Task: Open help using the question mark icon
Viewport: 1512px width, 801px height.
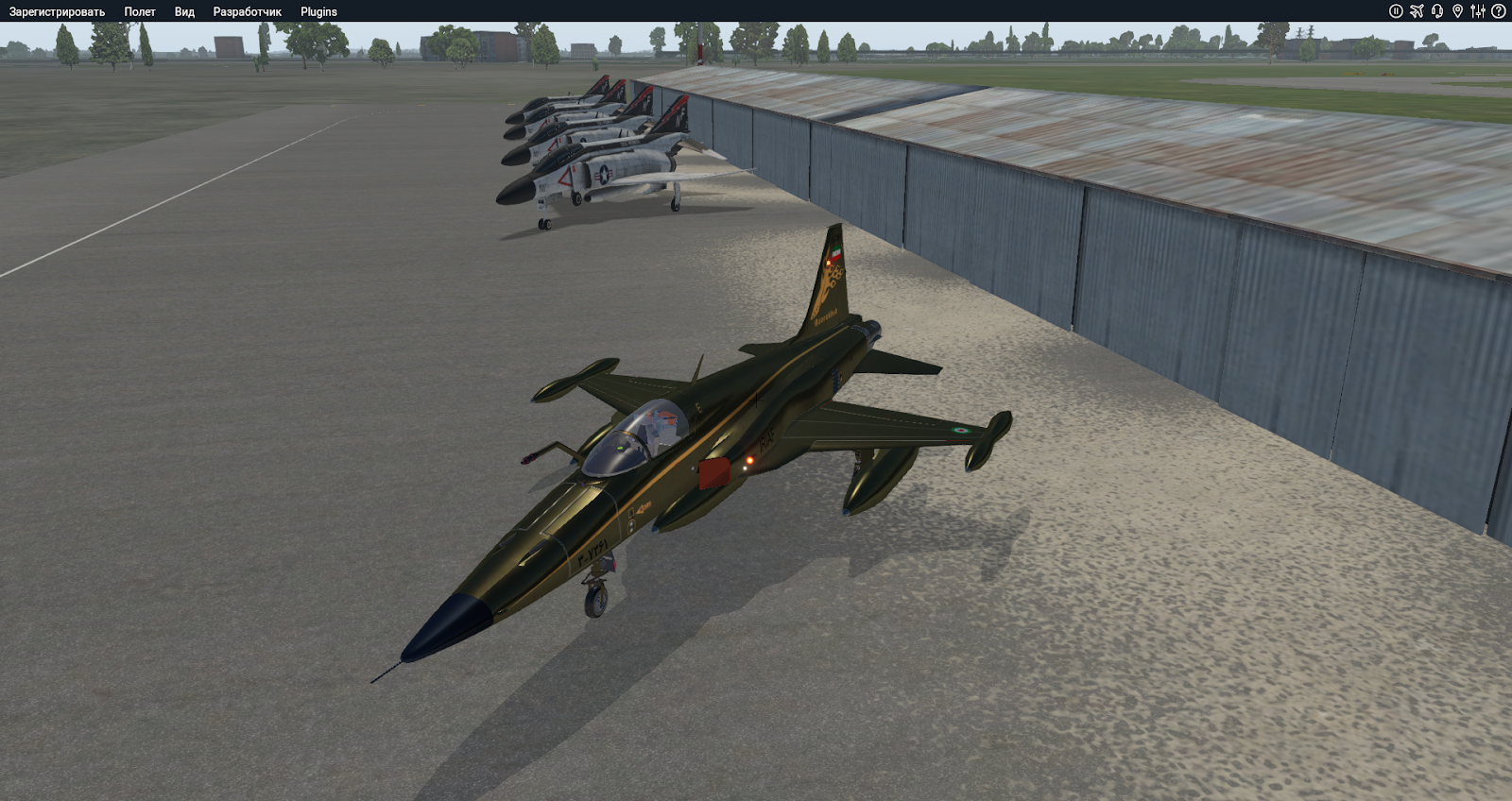Action: tap(1498, 10)
